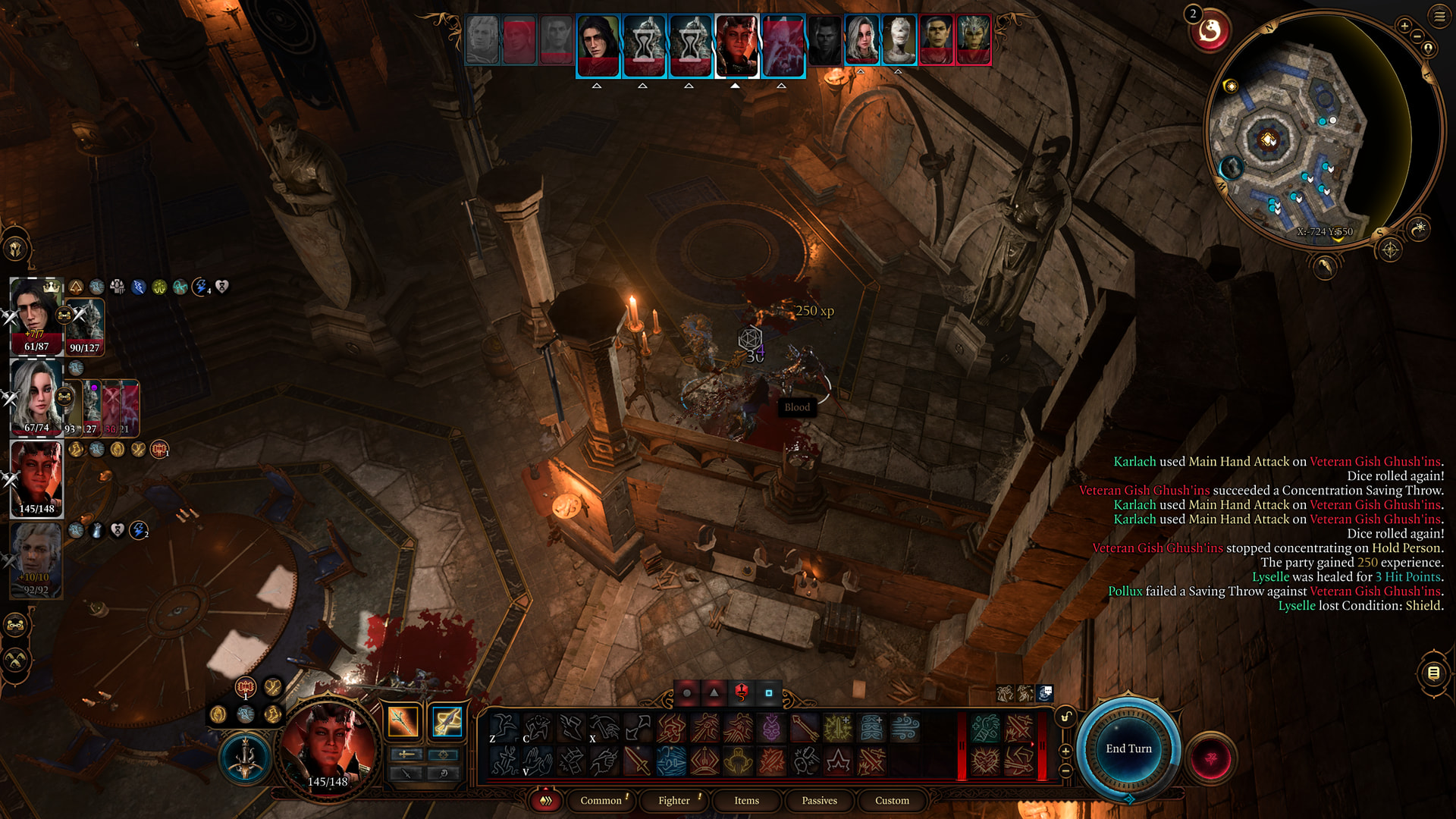Select Karlach's portrait in the party list
Viewport: 1456px width, 819px height.
[36, 478]
